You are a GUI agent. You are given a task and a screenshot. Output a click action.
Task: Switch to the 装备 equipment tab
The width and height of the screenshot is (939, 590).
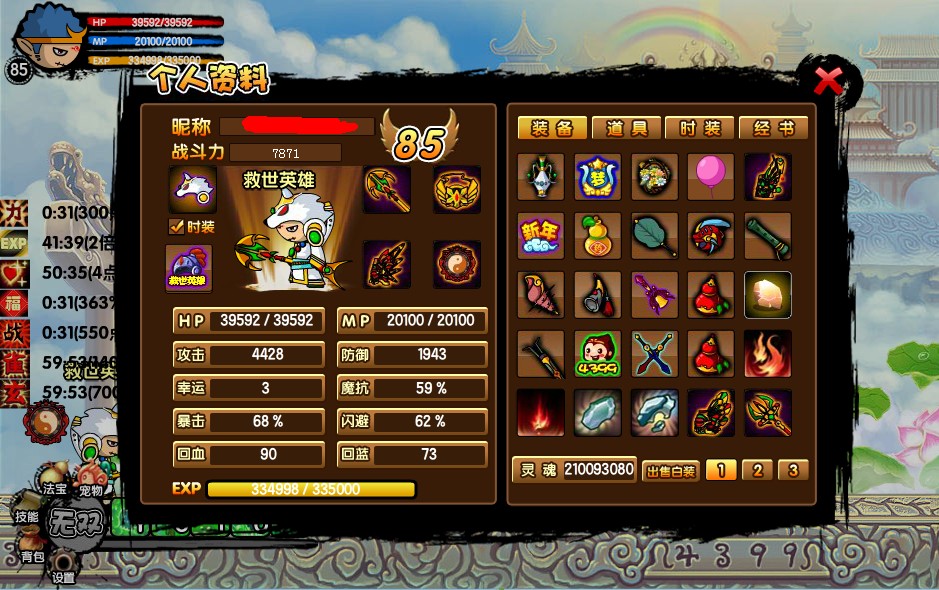pos(552,128)
